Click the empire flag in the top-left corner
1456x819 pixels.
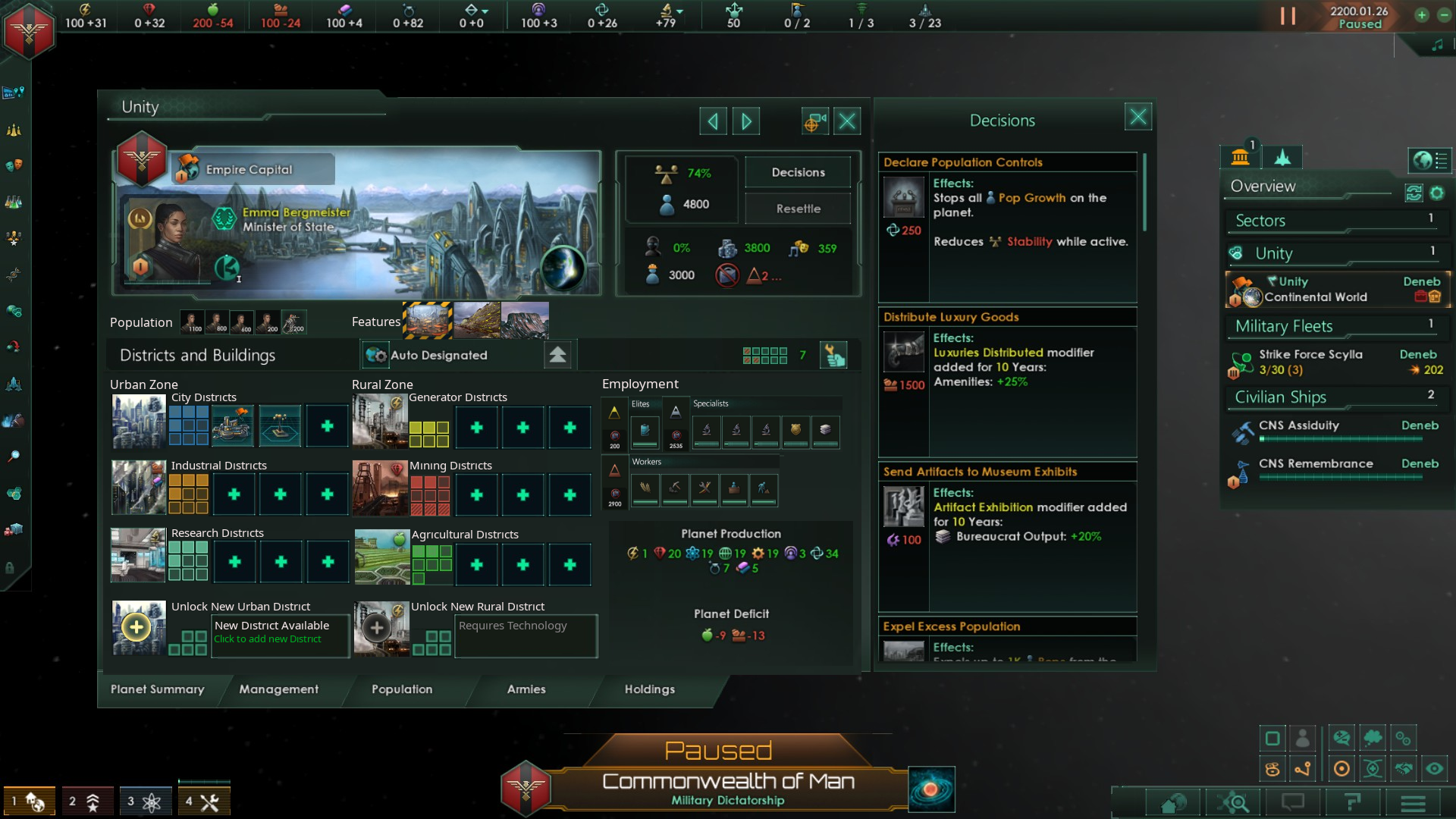(28, 31)
